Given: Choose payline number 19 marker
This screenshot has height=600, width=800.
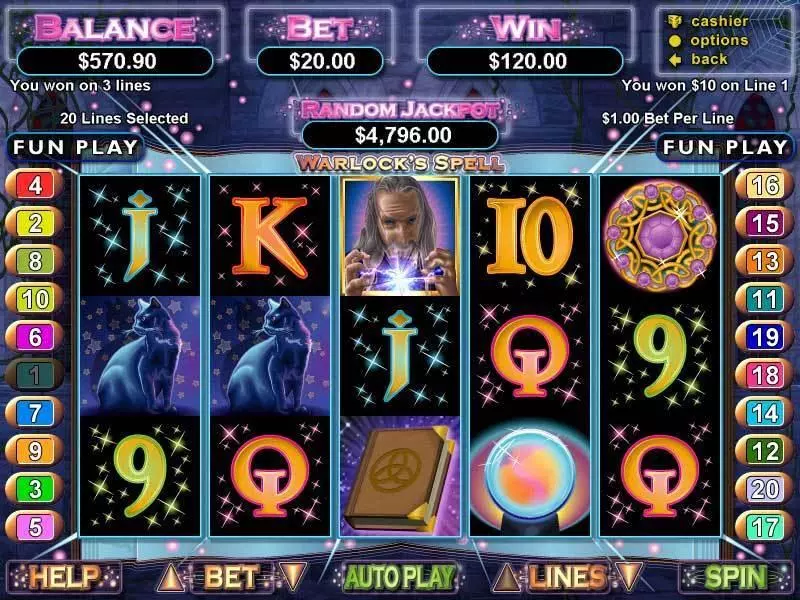Looking at the screenshot, I should click(x=765, y=337).
